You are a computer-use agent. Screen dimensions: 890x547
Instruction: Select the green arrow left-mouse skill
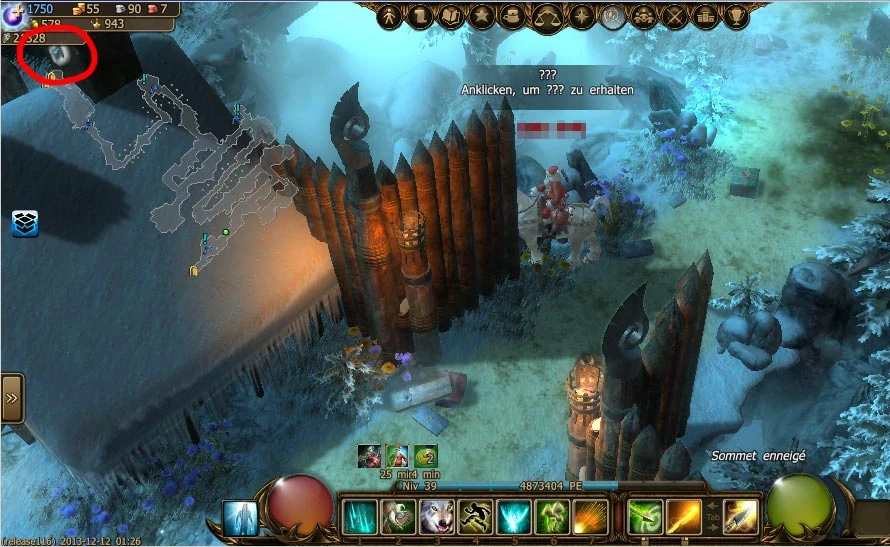645,517
